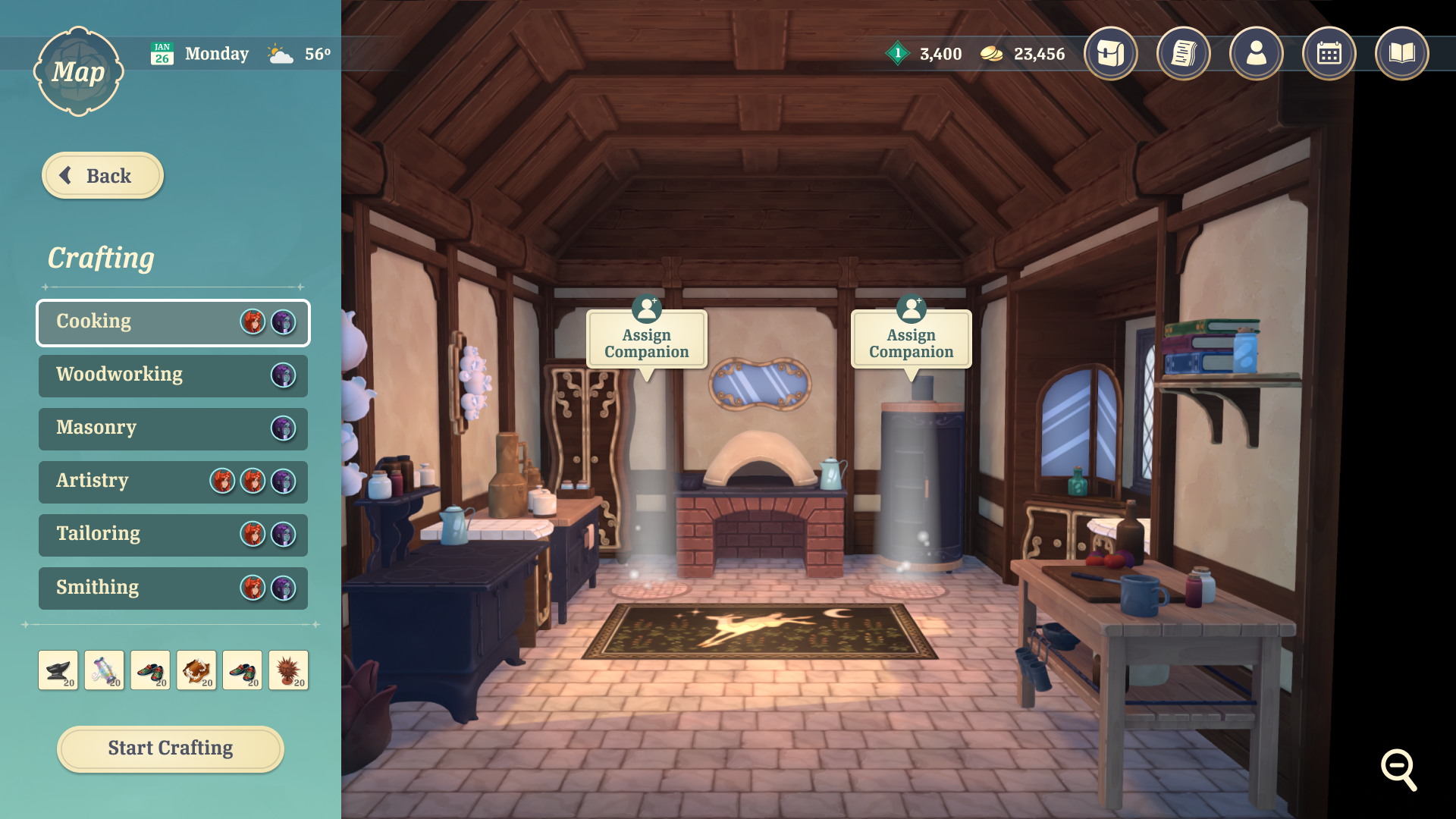Viewport: 1456px width, 819px height.
Task: Show the character profile screen
Action: coord(1256,54)
